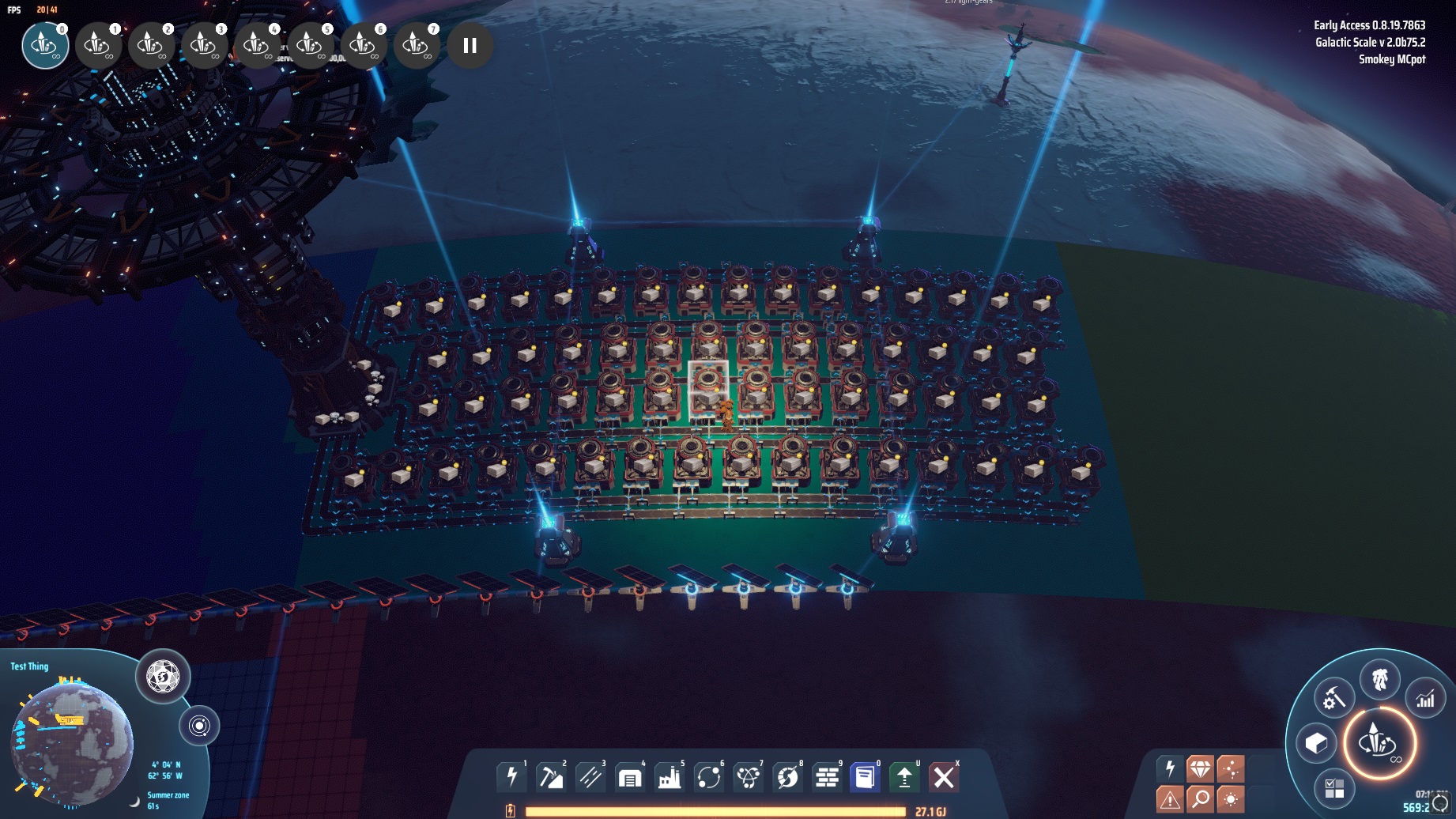1456x819 pixels.
Task: Open the Dyson sphere build category
Action: (787, 777)
